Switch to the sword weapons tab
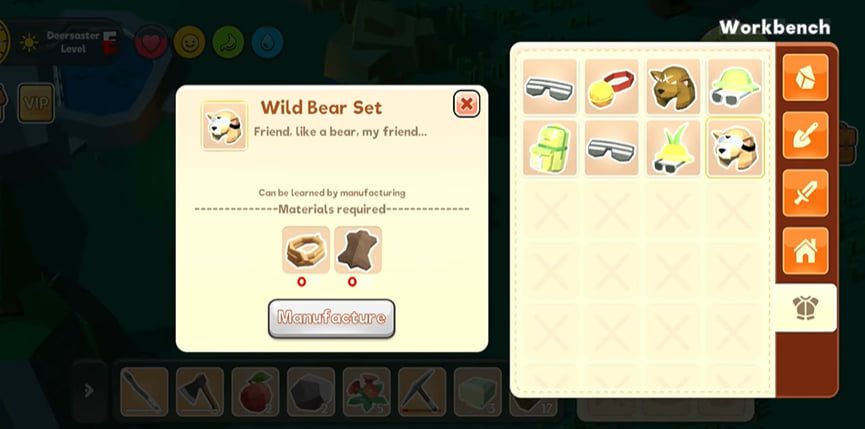This screenshot has width=865, height=429. click(x=805, y=193)
